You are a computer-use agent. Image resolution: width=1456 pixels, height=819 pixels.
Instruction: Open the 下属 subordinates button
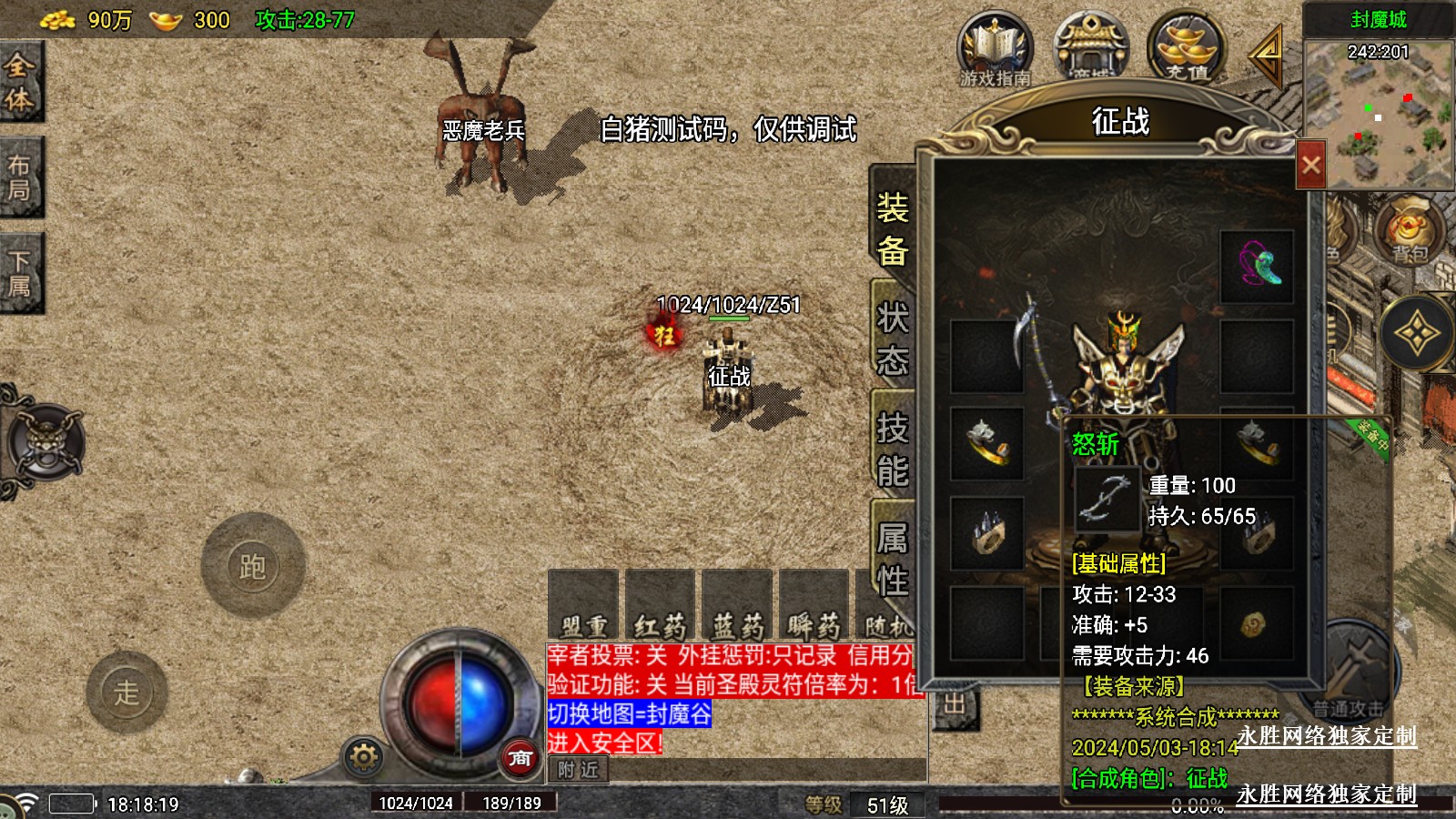(20, 273)
